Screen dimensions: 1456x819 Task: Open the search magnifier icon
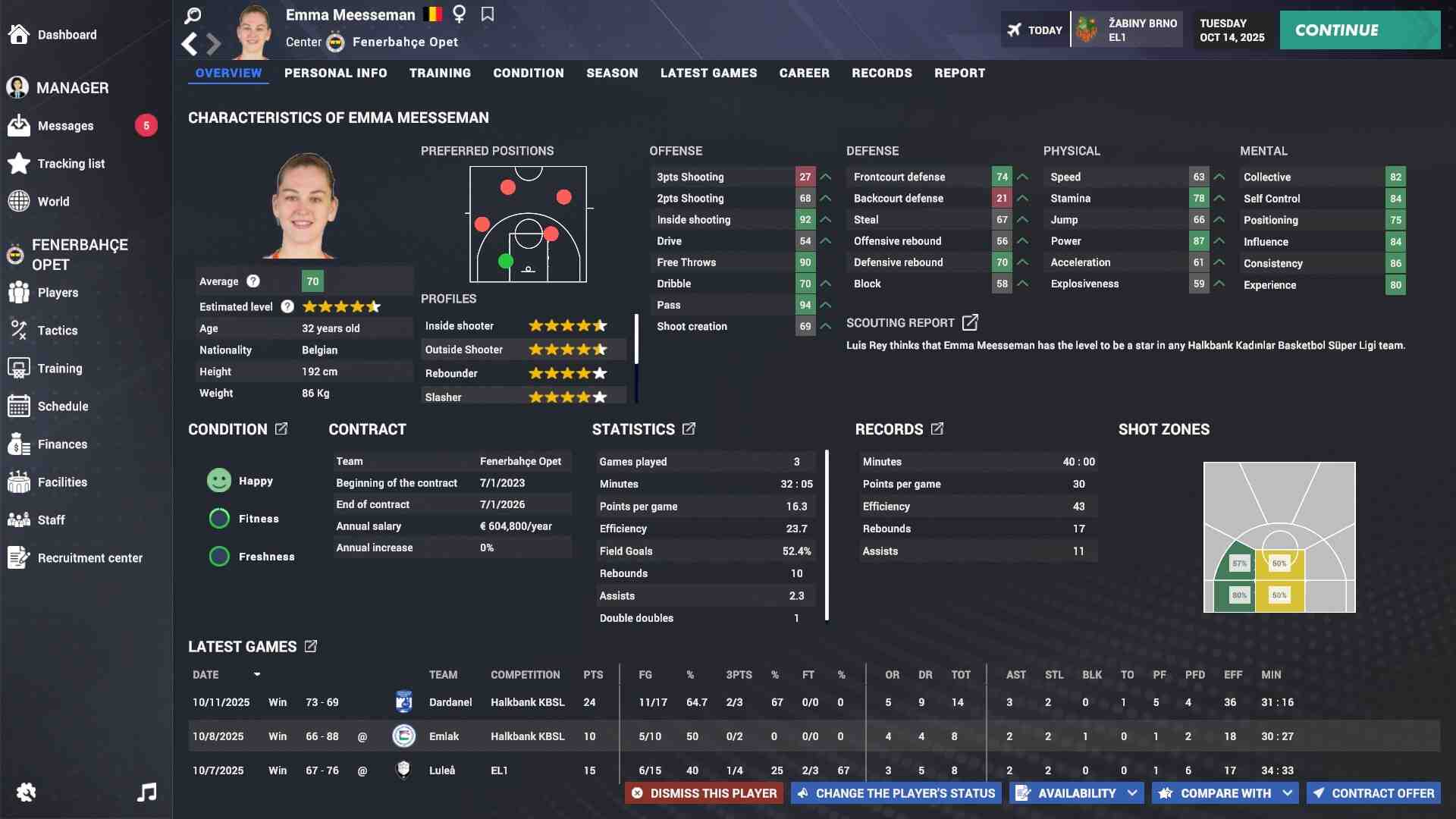(x=193, y=15)
